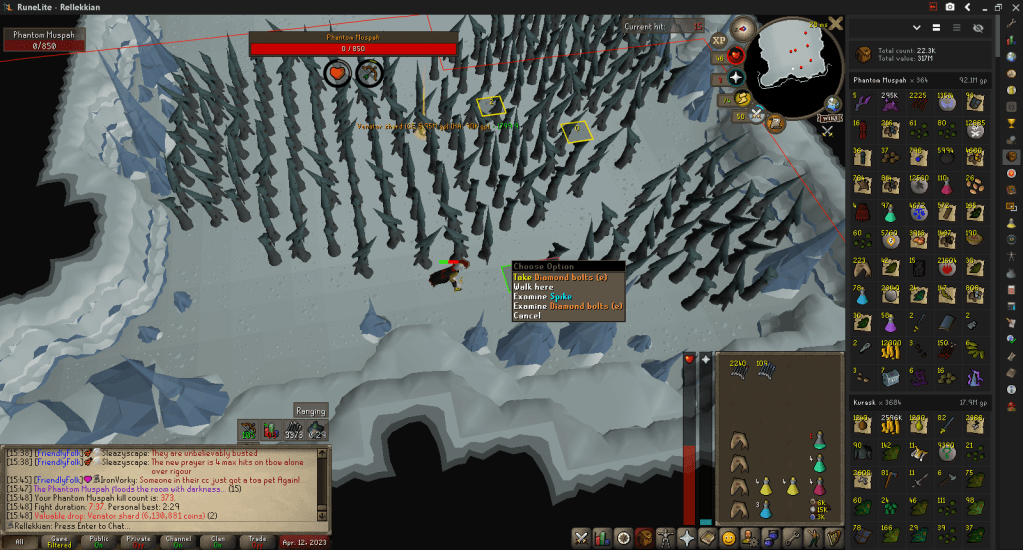Take a screenshot with the RuneLite camera button
The height and width of the screenshot is (550, 1023).
pyautogui.click(x=949, y=7)
